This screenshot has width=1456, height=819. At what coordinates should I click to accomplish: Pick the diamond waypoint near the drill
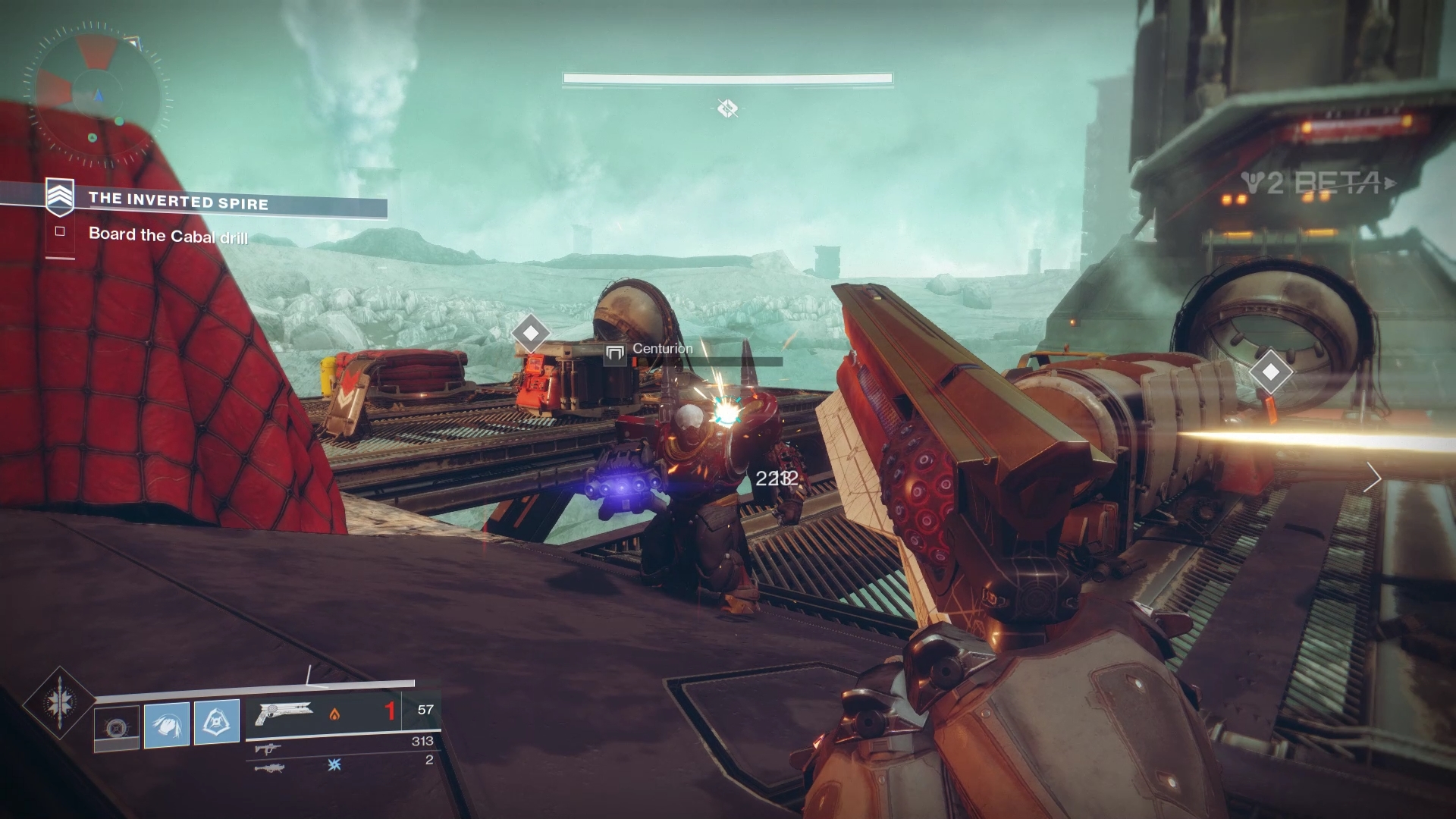[1271, 372]
